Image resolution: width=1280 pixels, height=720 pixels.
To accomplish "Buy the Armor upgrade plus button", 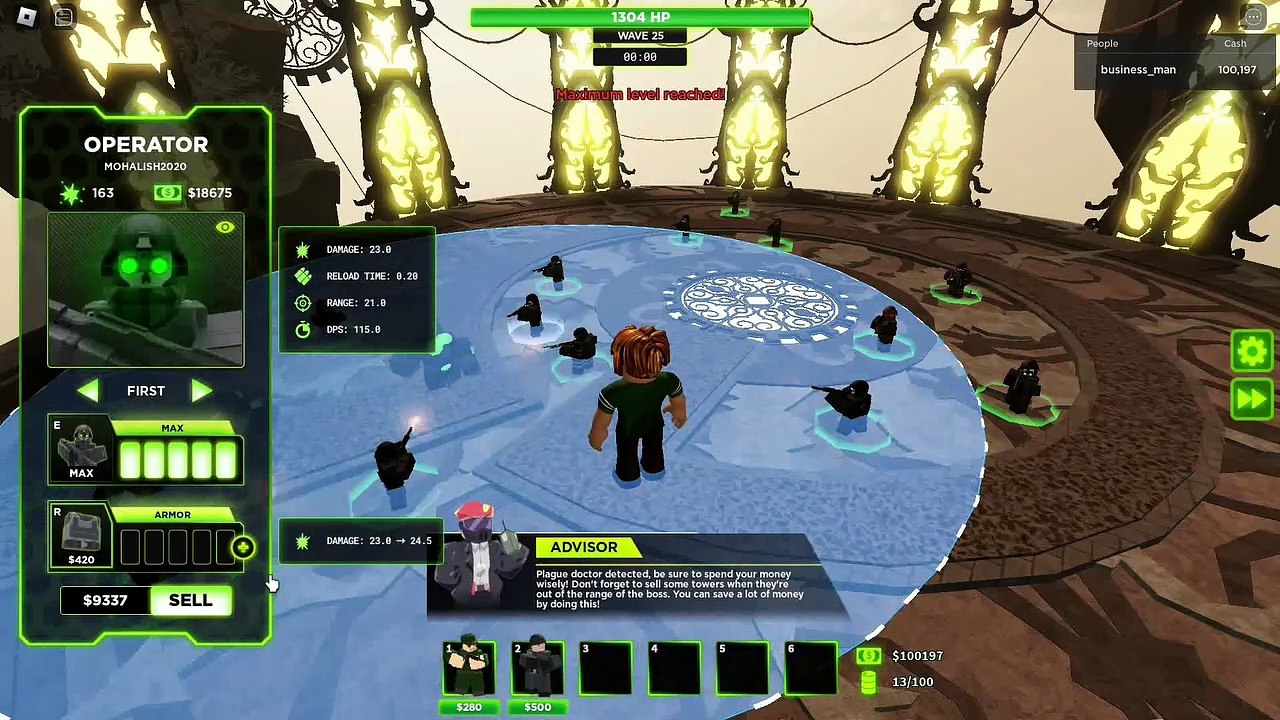I will 243,547.
